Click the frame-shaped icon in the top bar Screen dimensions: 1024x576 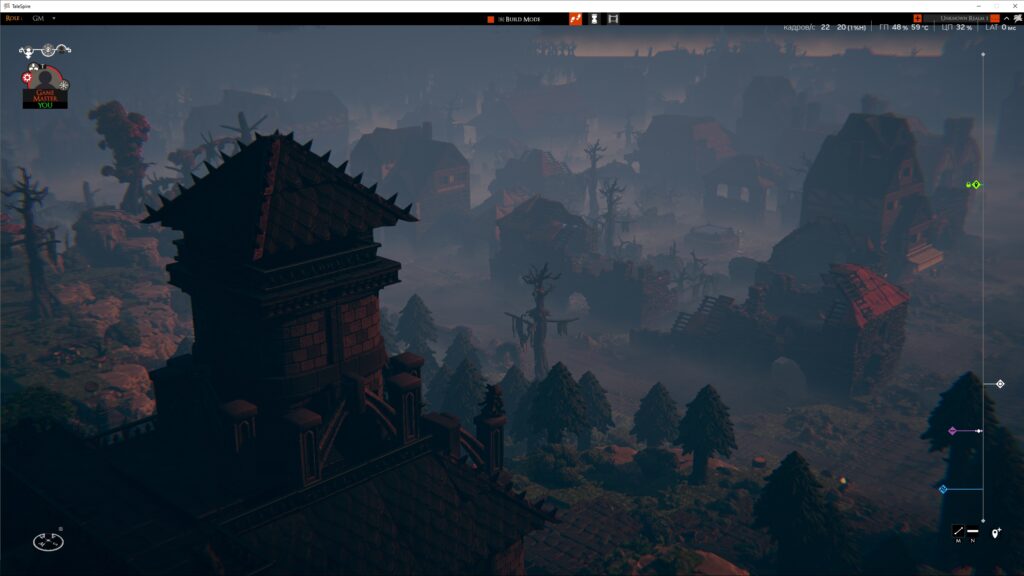tap(613, 18)
